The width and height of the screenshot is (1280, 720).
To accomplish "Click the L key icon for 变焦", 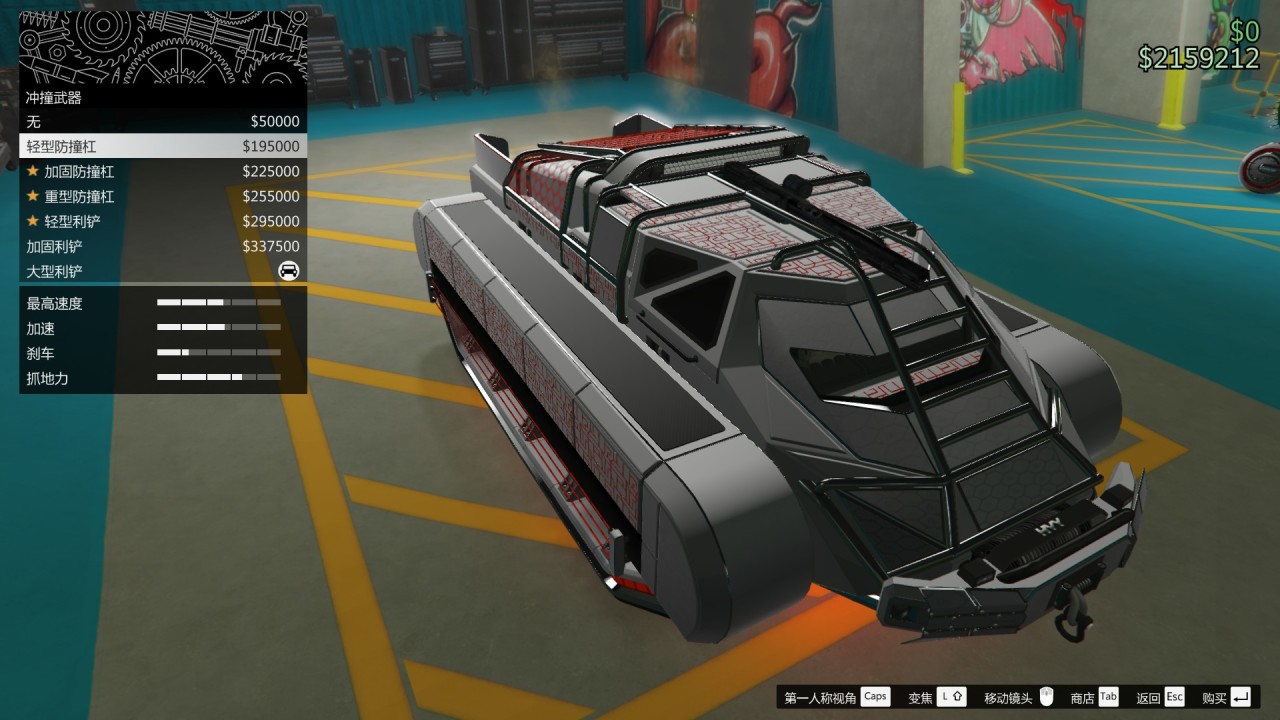I will (x=950, y=696).
